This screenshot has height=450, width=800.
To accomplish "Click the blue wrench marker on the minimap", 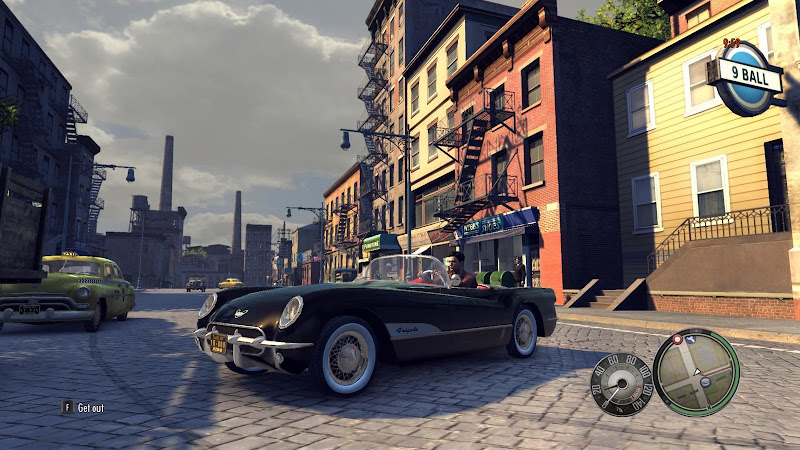I will 691,340.
